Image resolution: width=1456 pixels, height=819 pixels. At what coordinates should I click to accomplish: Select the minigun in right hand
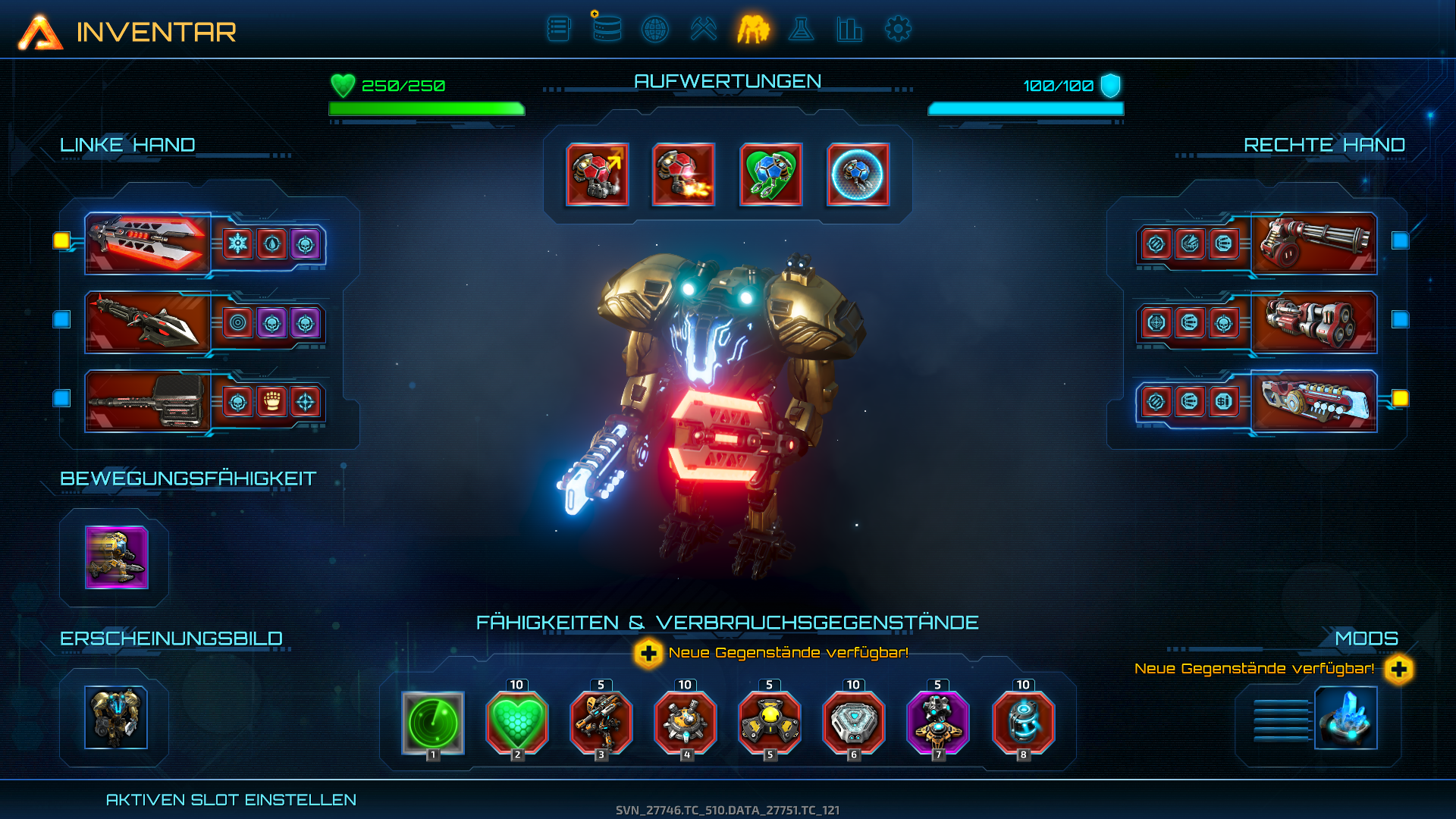point(1313,243)
